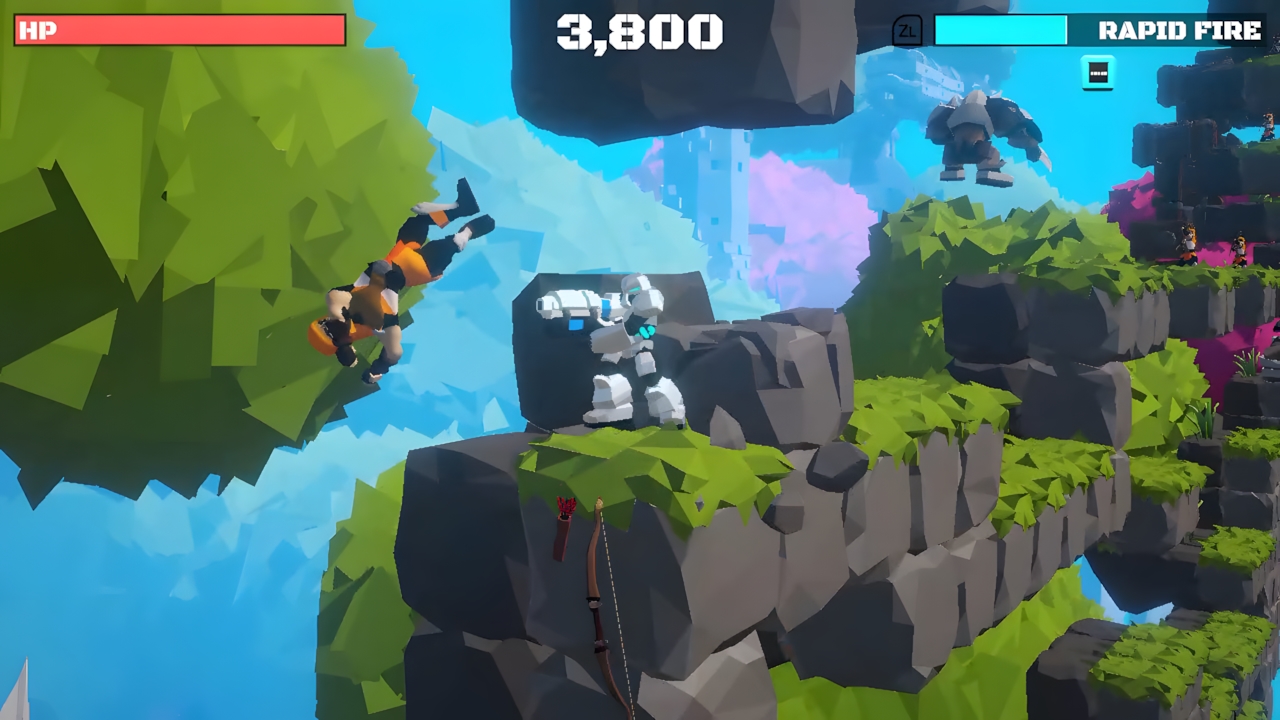Select the falling orange enemy near the tree
Screen dimensions: 1280x720
[390, 280]
